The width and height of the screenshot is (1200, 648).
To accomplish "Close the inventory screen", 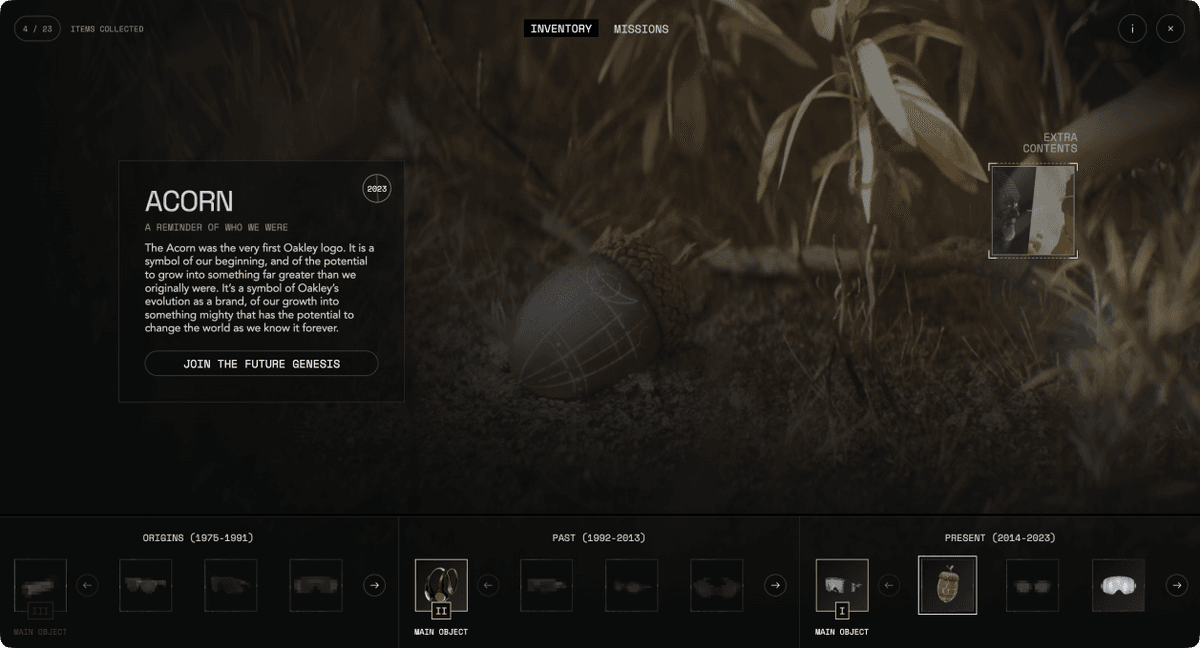I will (1170, 29).
